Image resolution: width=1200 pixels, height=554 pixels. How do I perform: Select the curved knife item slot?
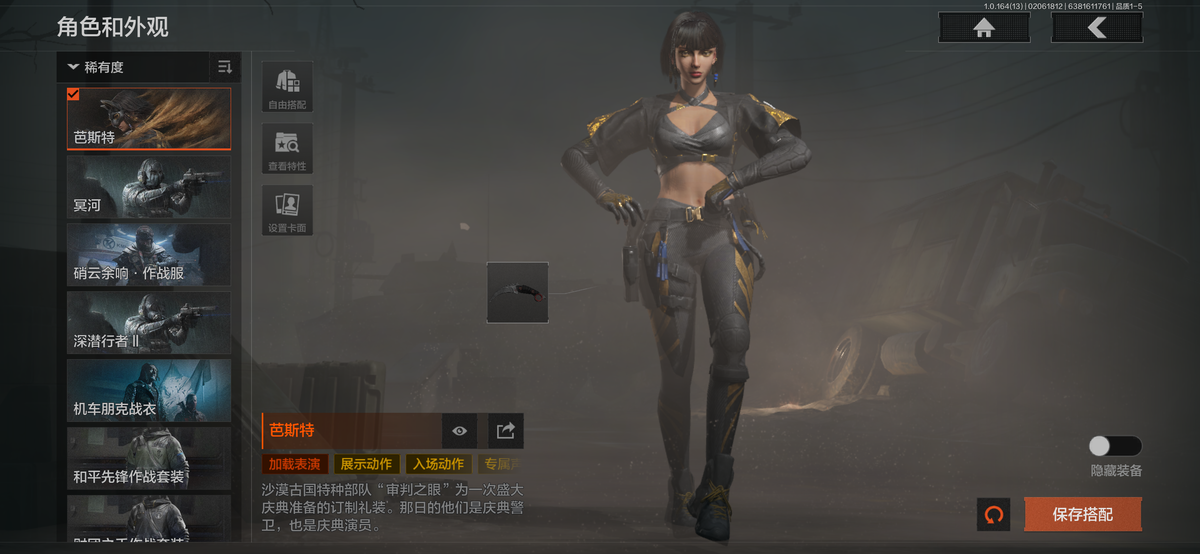(x=517, y=292)
